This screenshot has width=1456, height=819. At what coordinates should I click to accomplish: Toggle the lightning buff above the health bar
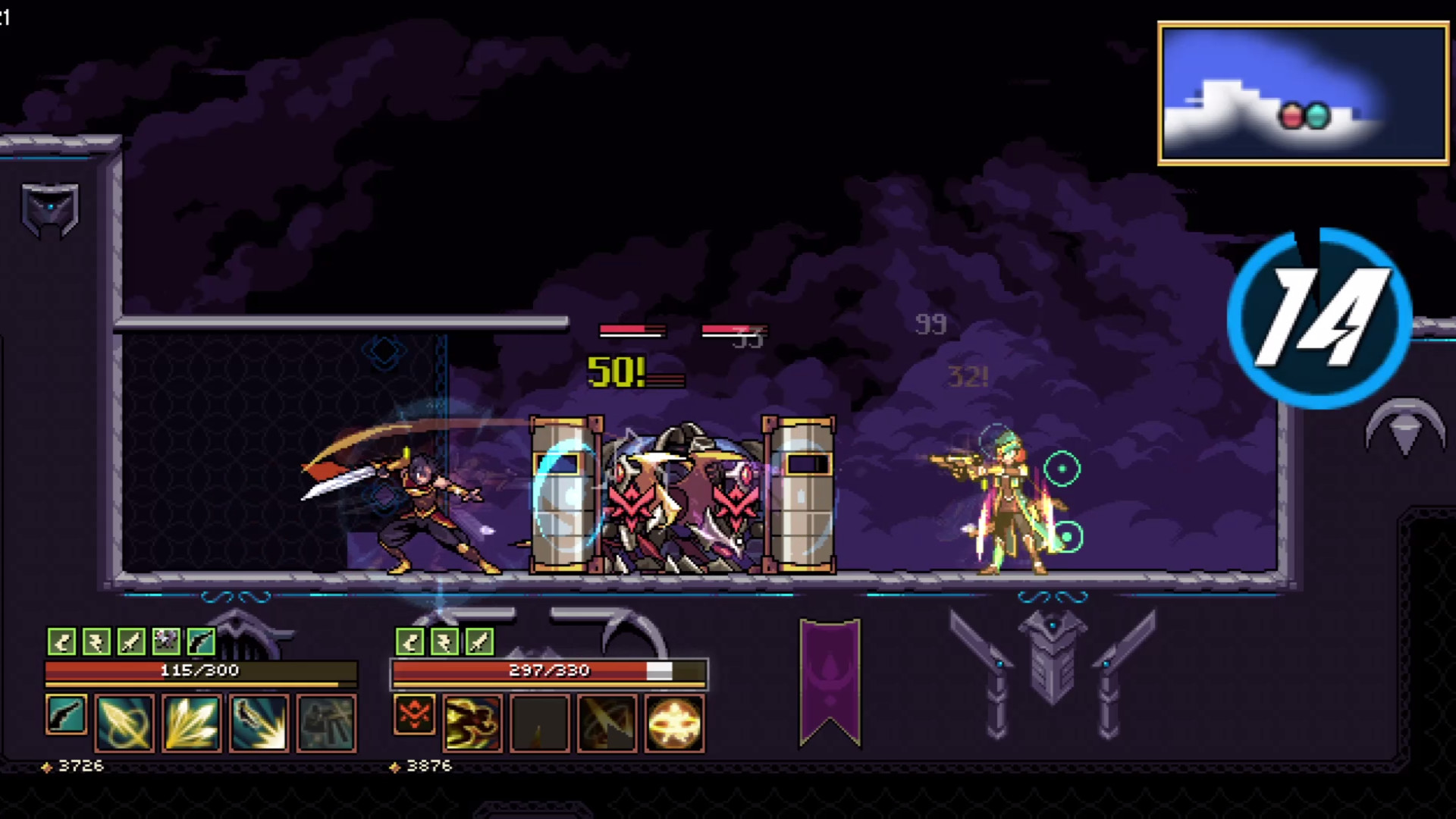click(x=96, y=643)
